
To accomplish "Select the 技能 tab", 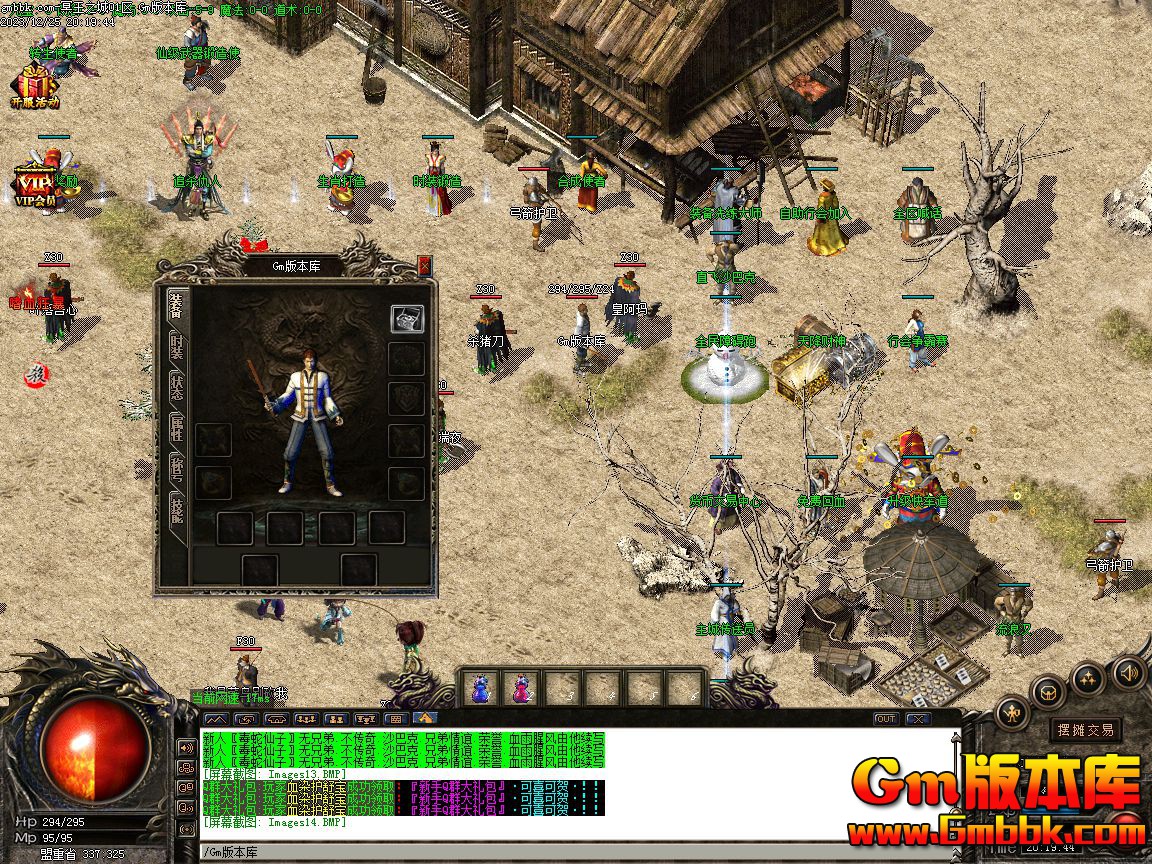I will 176,507.
